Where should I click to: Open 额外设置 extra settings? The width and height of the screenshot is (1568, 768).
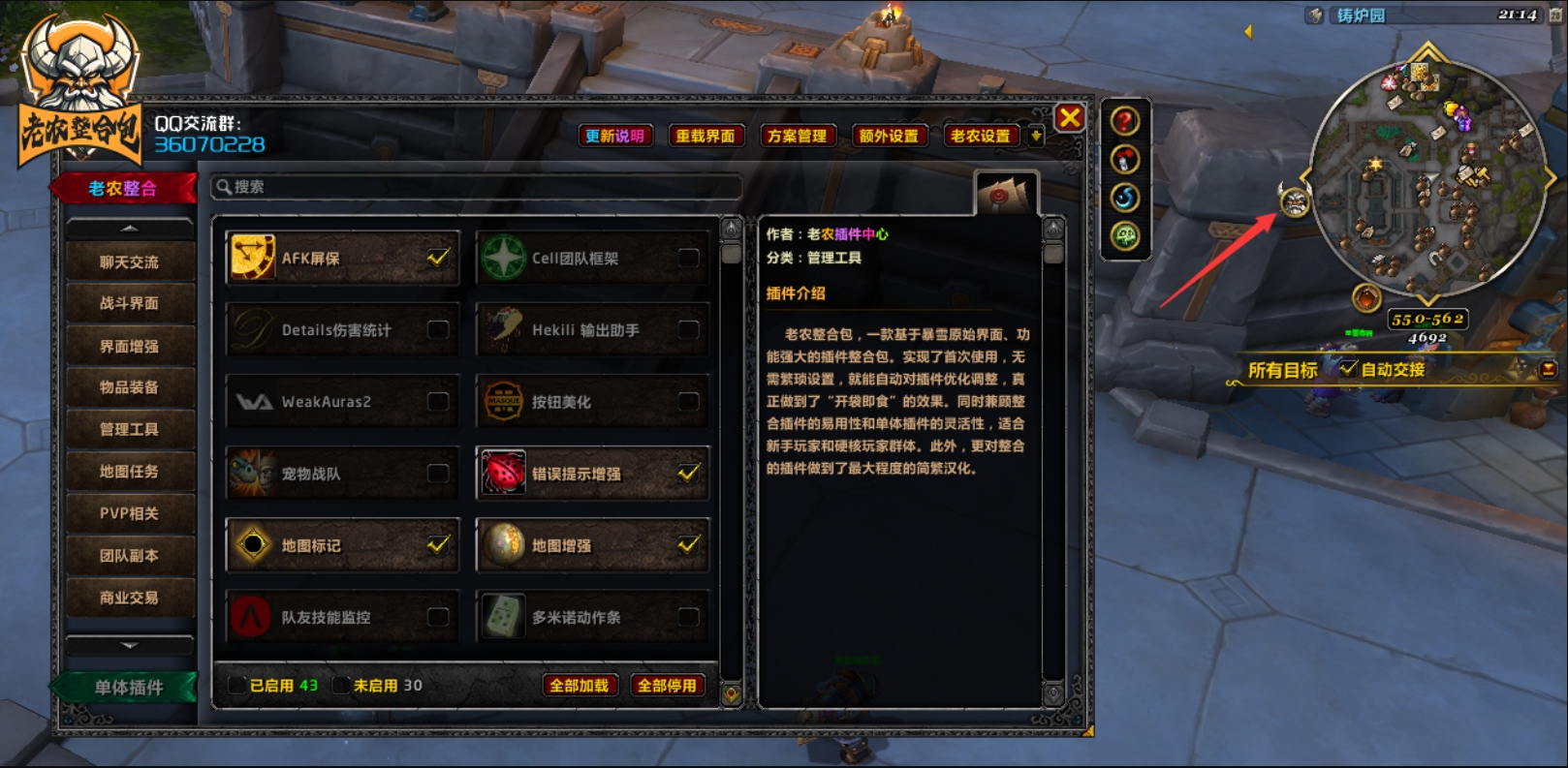tap(888, 136)
